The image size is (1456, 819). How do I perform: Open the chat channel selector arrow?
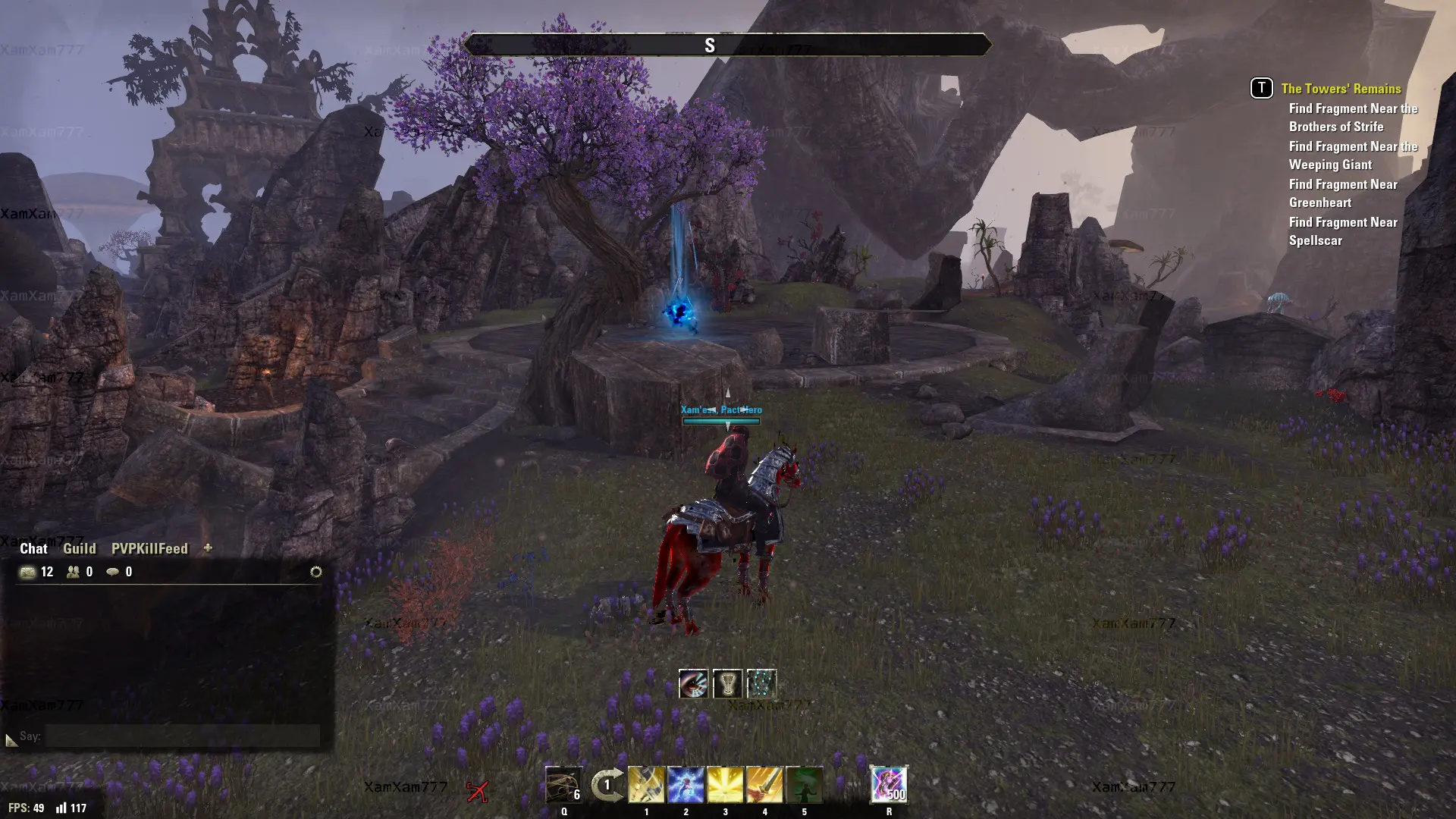tap(11, 739)
